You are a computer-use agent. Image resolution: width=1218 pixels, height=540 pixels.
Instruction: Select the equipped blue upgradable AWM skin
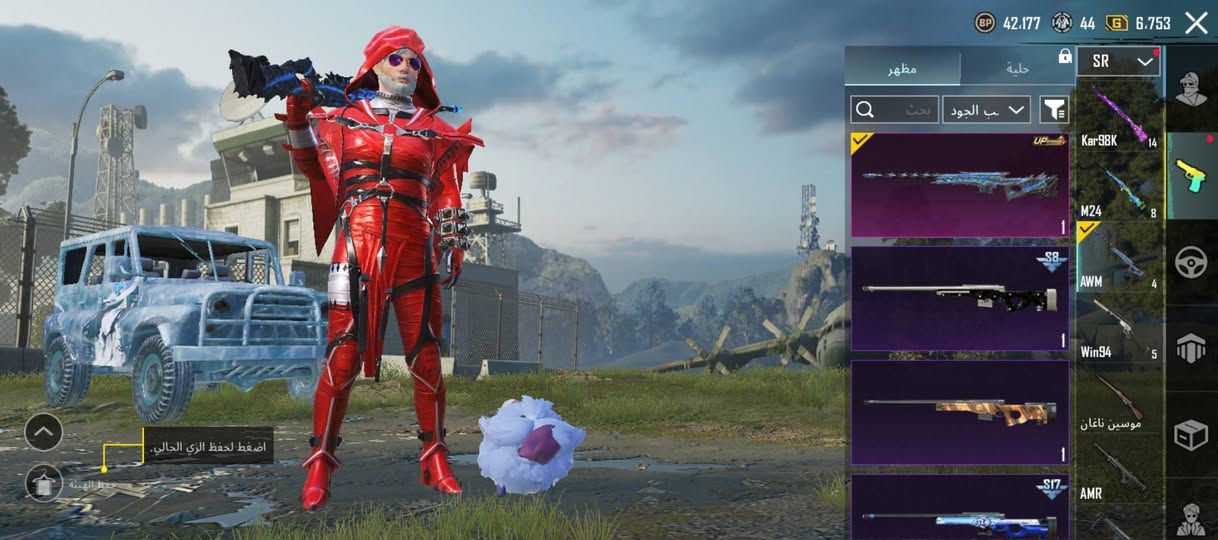[x=959, y=185]
